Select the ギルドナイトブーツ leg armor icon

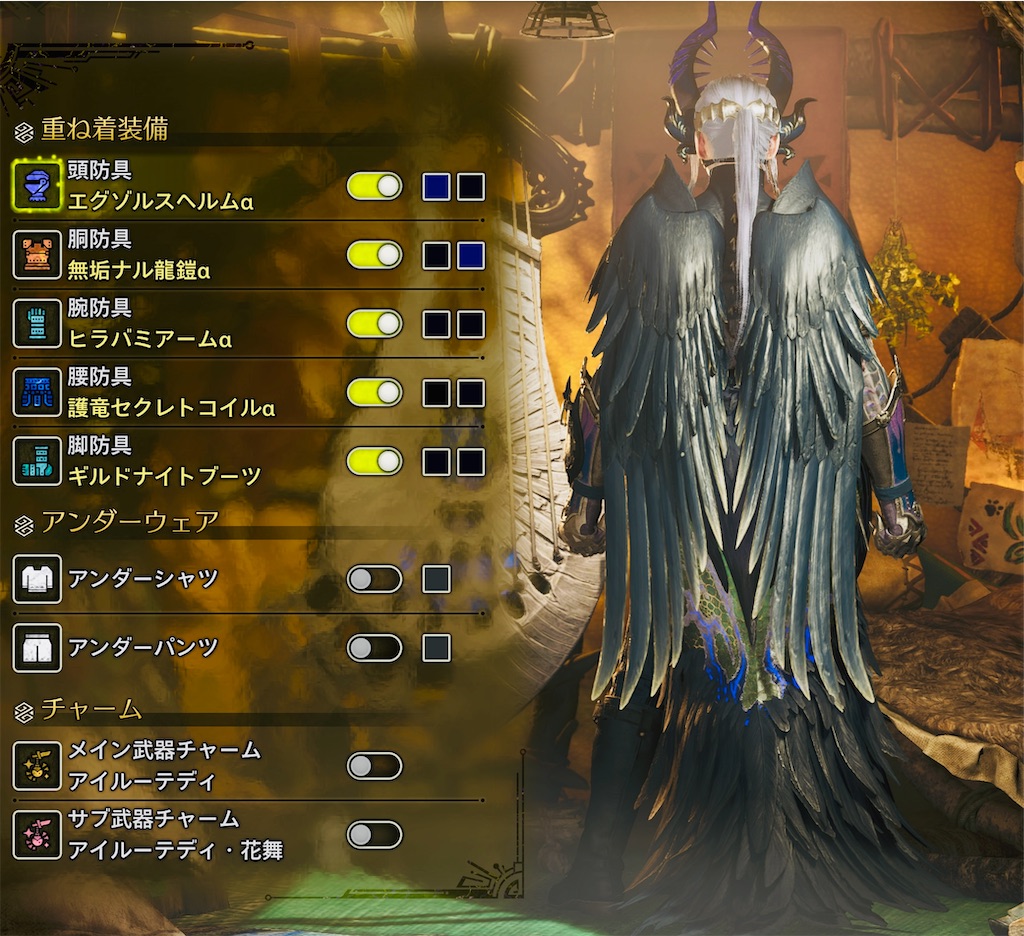click(37, 461)
